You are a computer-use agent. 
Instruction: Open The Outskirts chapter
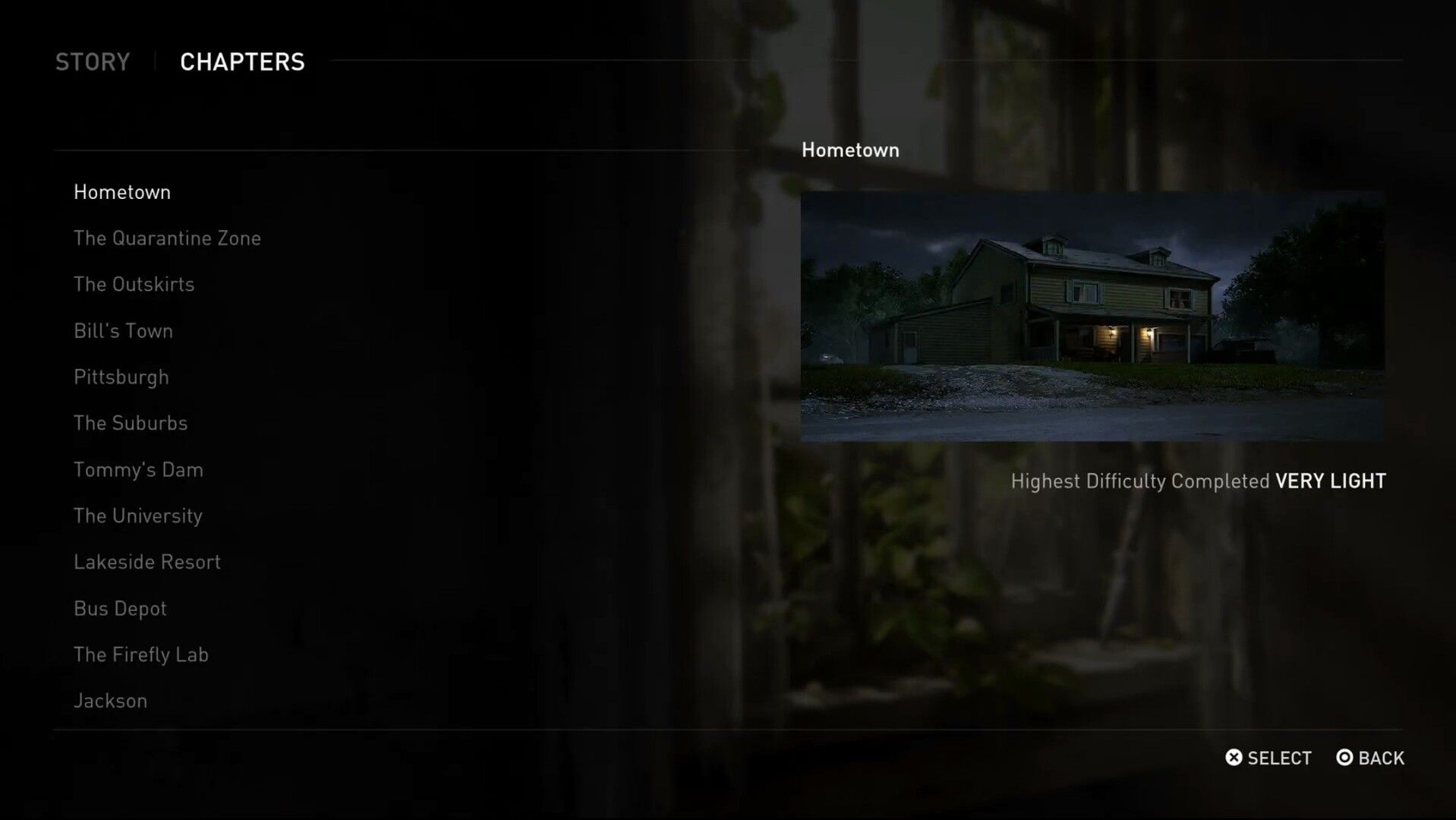click(x=134, y=285)
